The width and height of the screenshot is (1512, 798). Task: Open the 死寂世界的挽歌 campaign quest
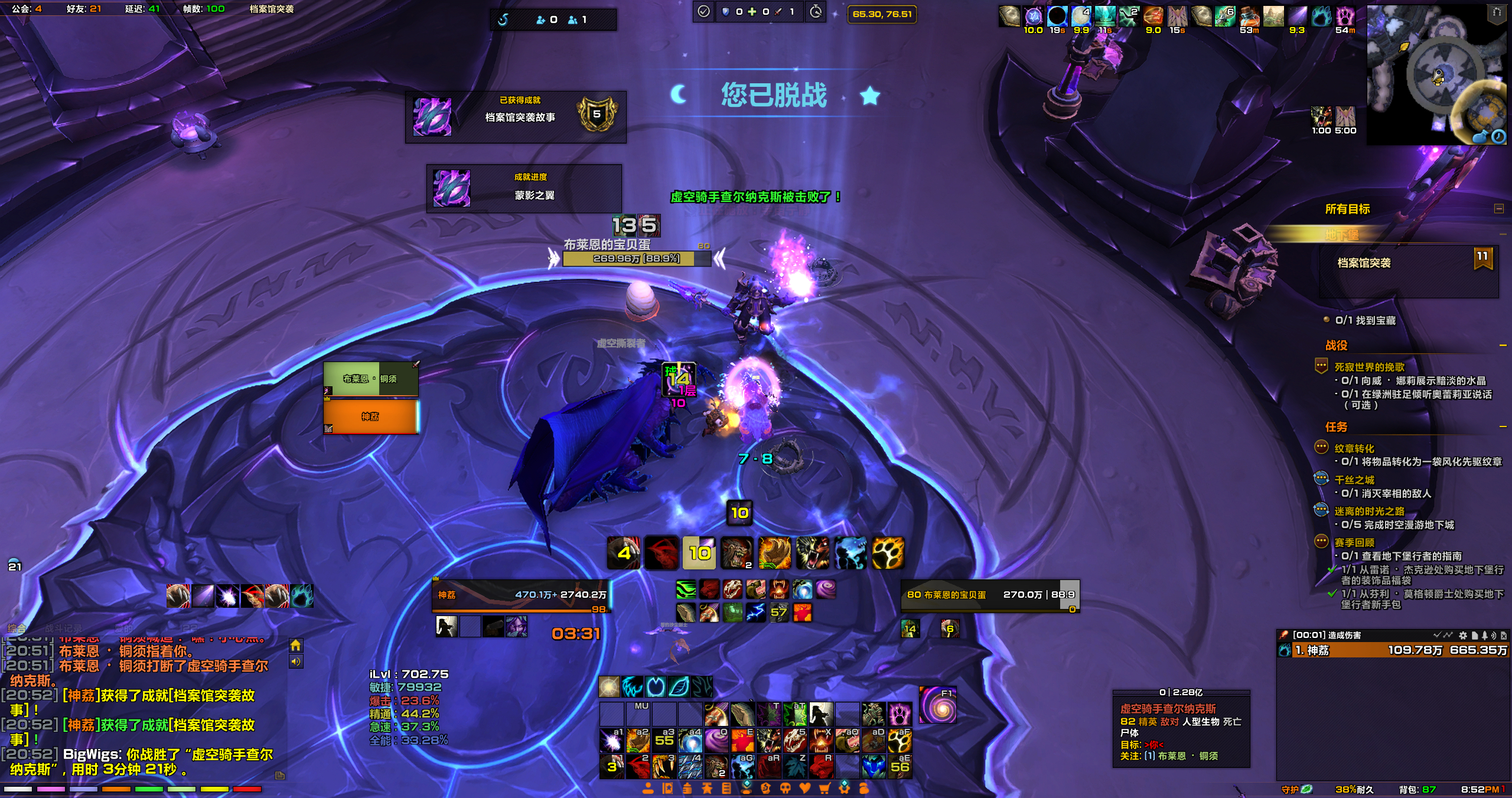click(x=1369, y=367)
